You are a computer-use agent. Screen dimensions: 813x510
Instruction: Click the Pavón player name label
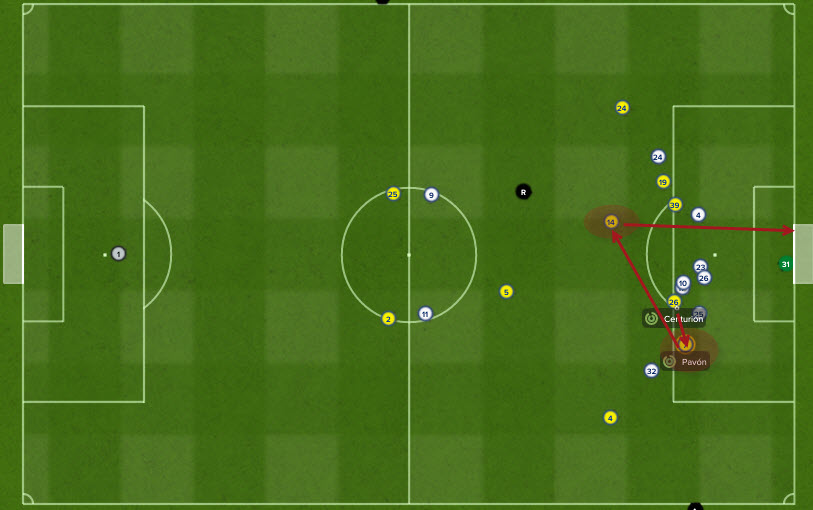693,361
